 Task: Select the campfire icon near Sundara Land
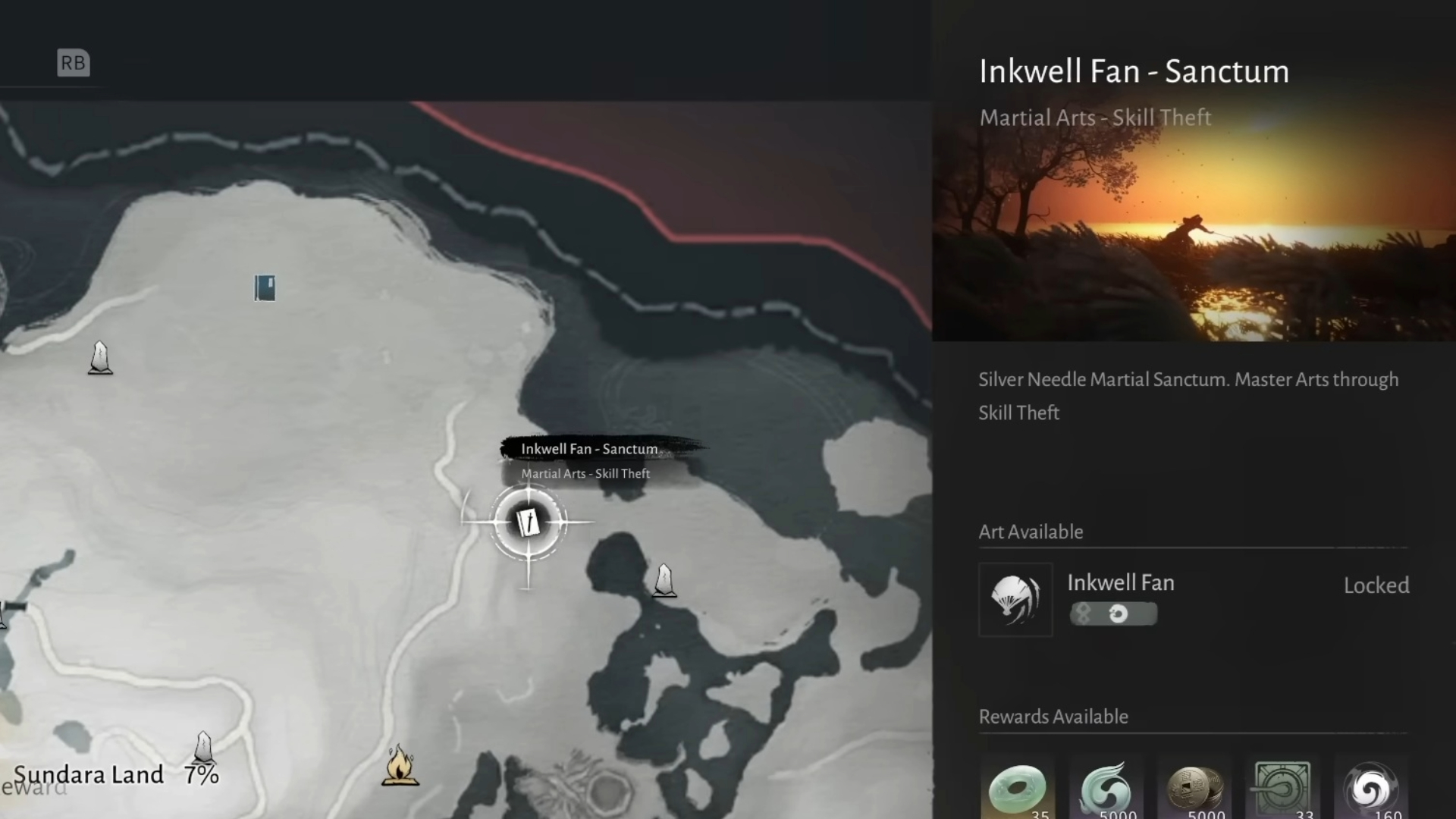pyautogui.click(x=401, y=766)
